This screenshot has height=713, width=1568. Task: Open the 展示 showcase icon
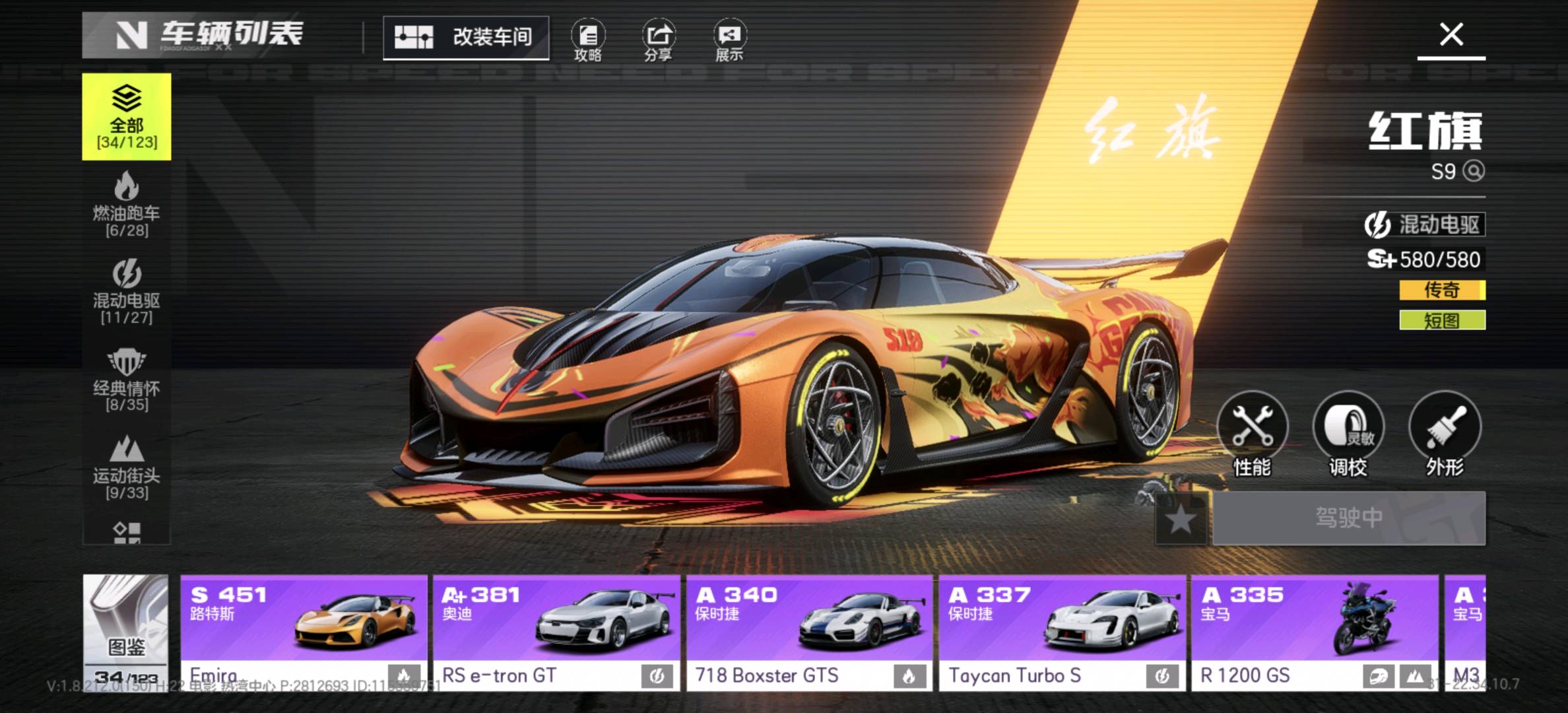click(x=729, y=41)
